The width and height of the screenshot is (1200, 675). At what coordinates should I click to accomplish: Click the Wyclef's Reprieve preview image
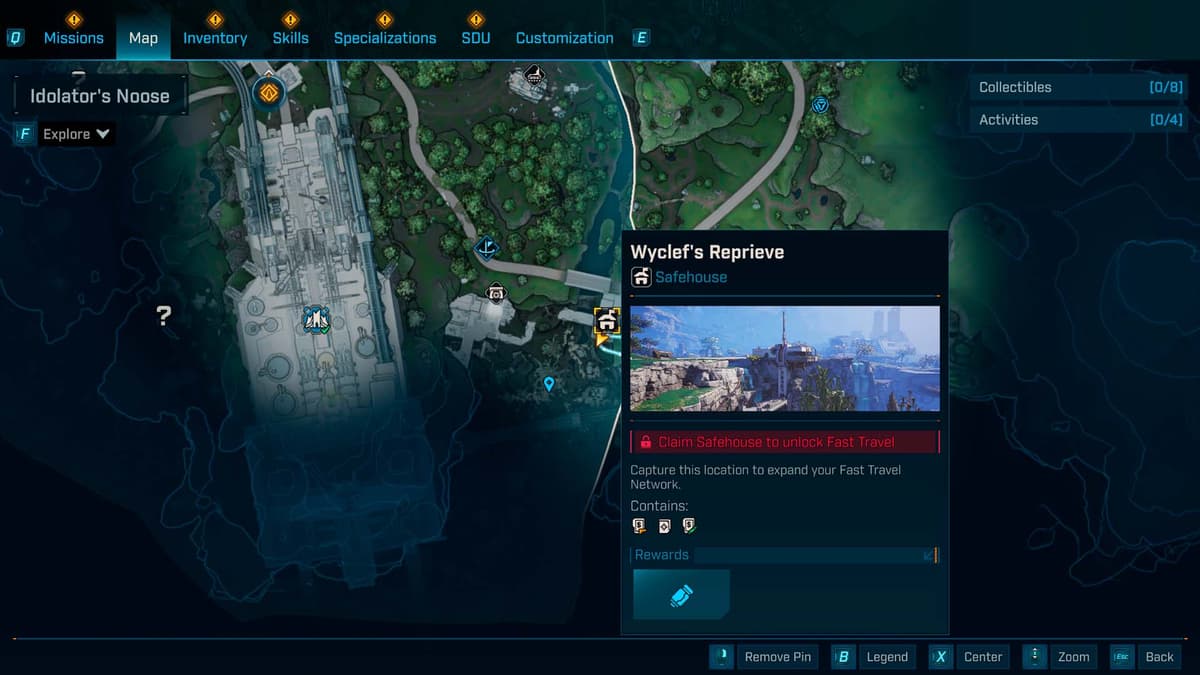point(785,358)
